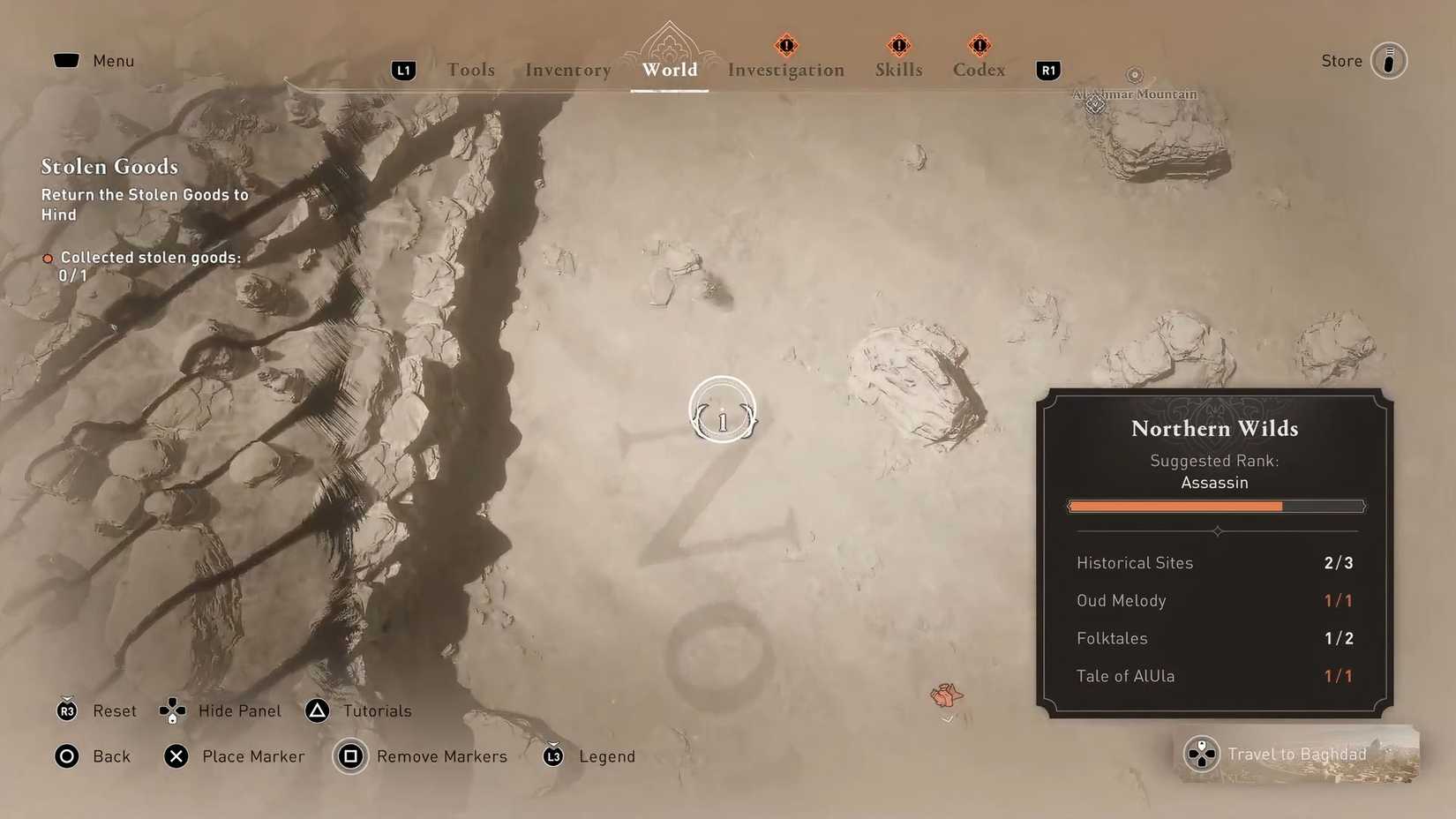Click the Skills alert notification icon
This screenshot has height=819, width=1456.
point(897,45)
